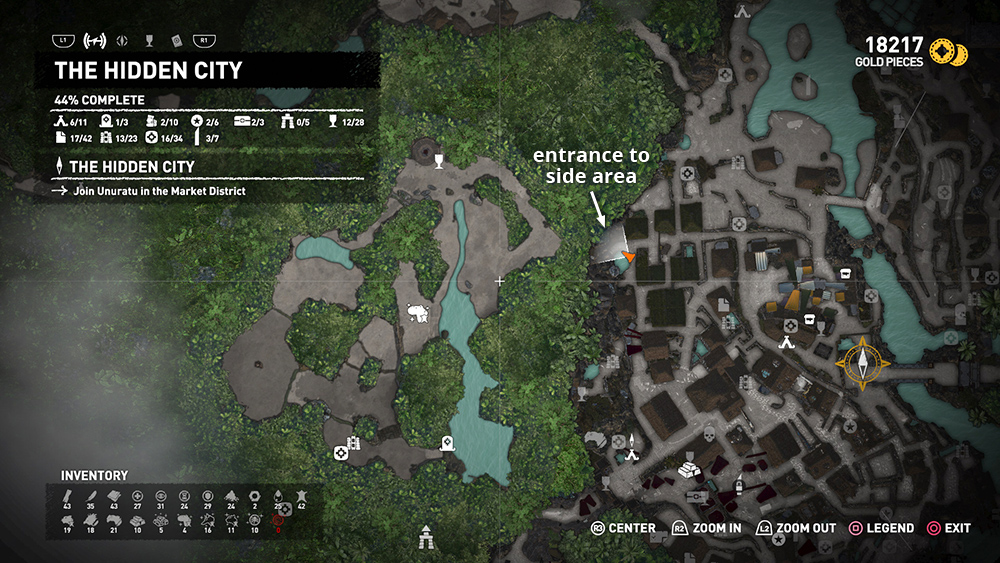Open the card-shaped tab in the top bar
This screenshot has height=563, width=1000.
point(176,41)
